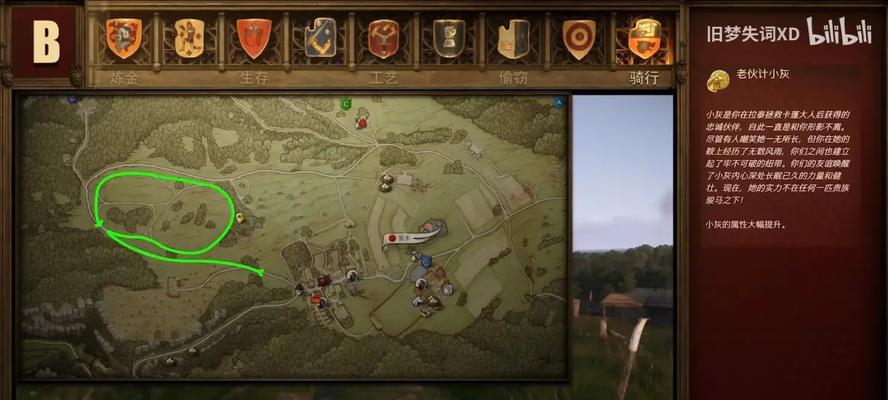Select the 生存 survival skill shield
Viewport: 888px width, 400px height.
click(x=253, y=39)
